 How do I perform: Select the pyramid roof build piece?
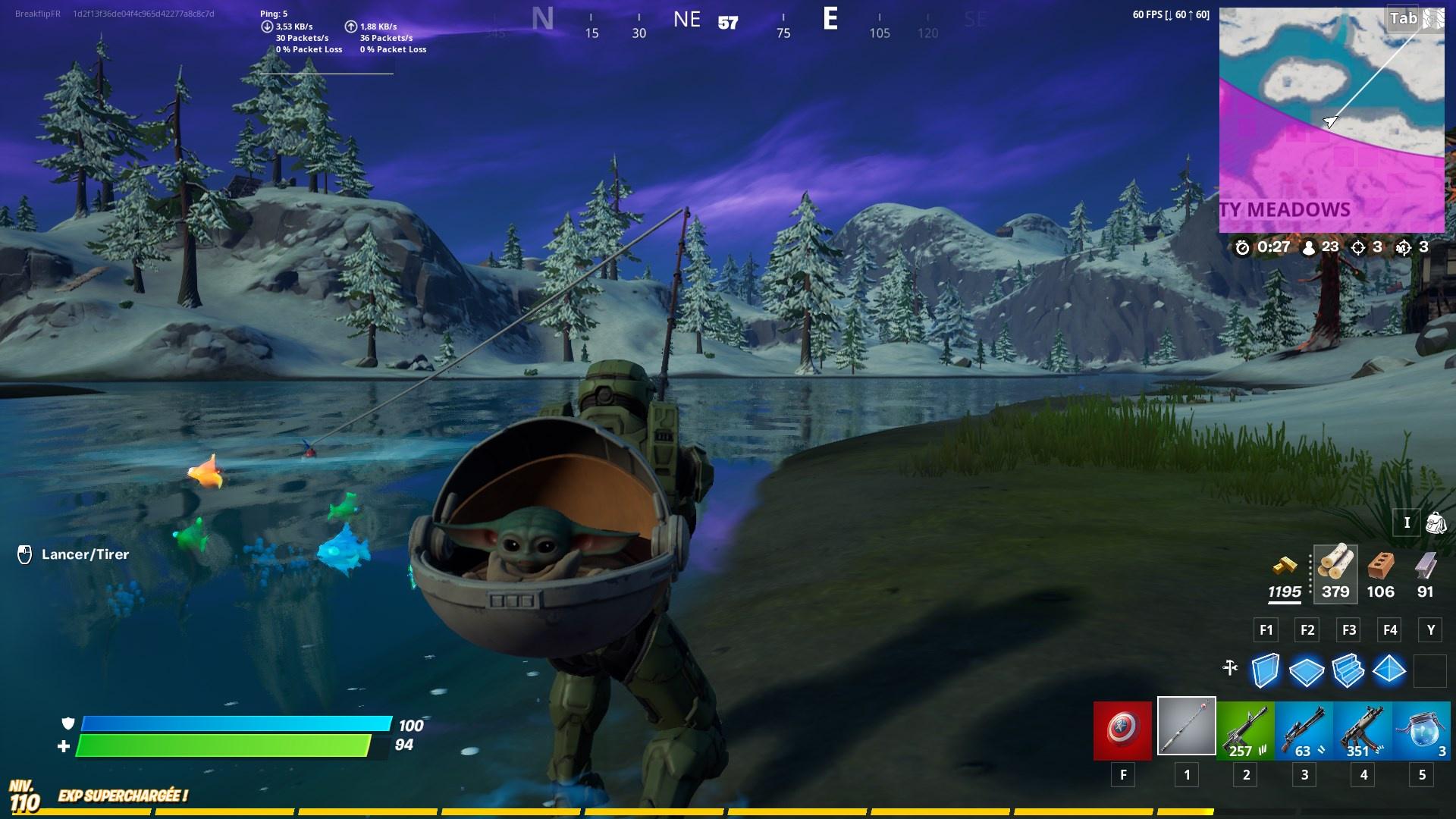click(1390, 671)
